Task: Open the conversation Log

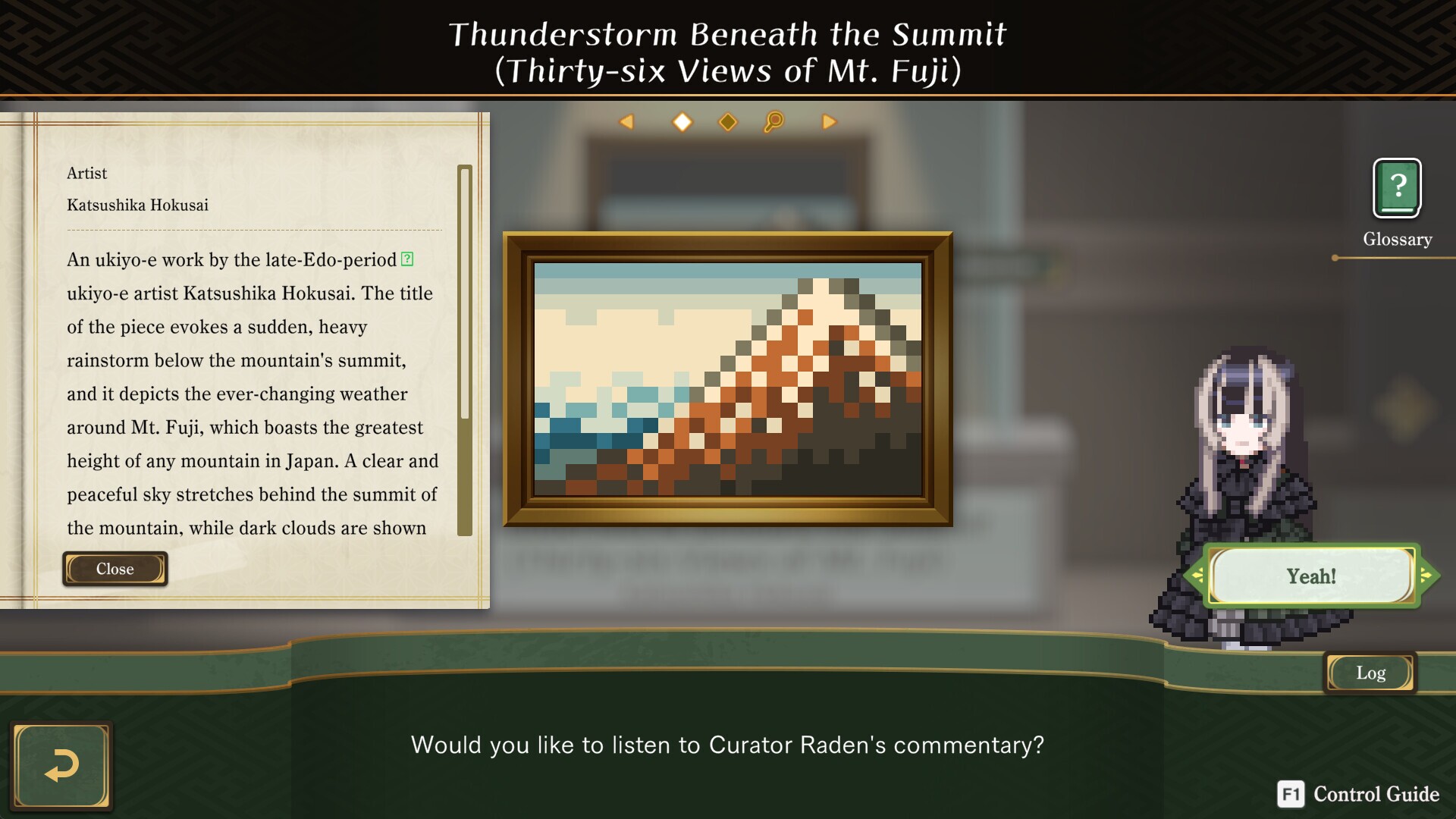Action: pos(1370,672)
